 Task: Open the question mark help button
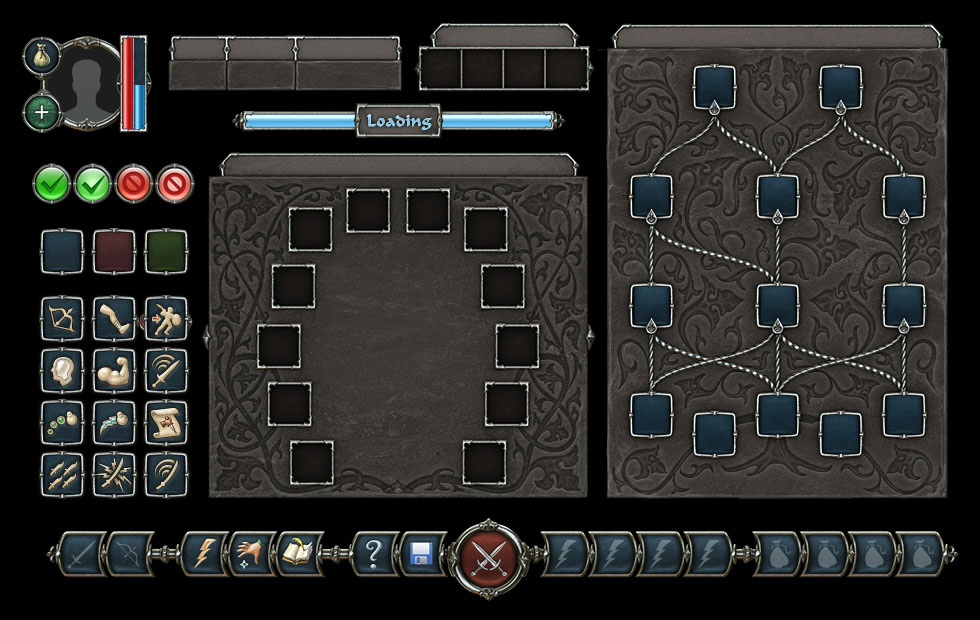pos(374,552)
